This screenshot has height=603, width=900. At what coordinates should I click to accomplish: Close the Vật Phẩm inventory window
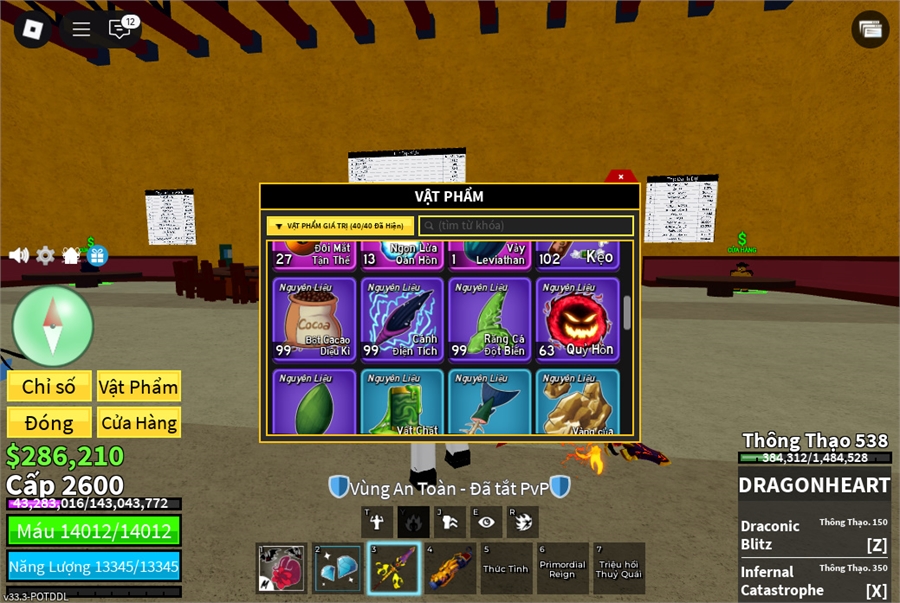pos(621,177)
